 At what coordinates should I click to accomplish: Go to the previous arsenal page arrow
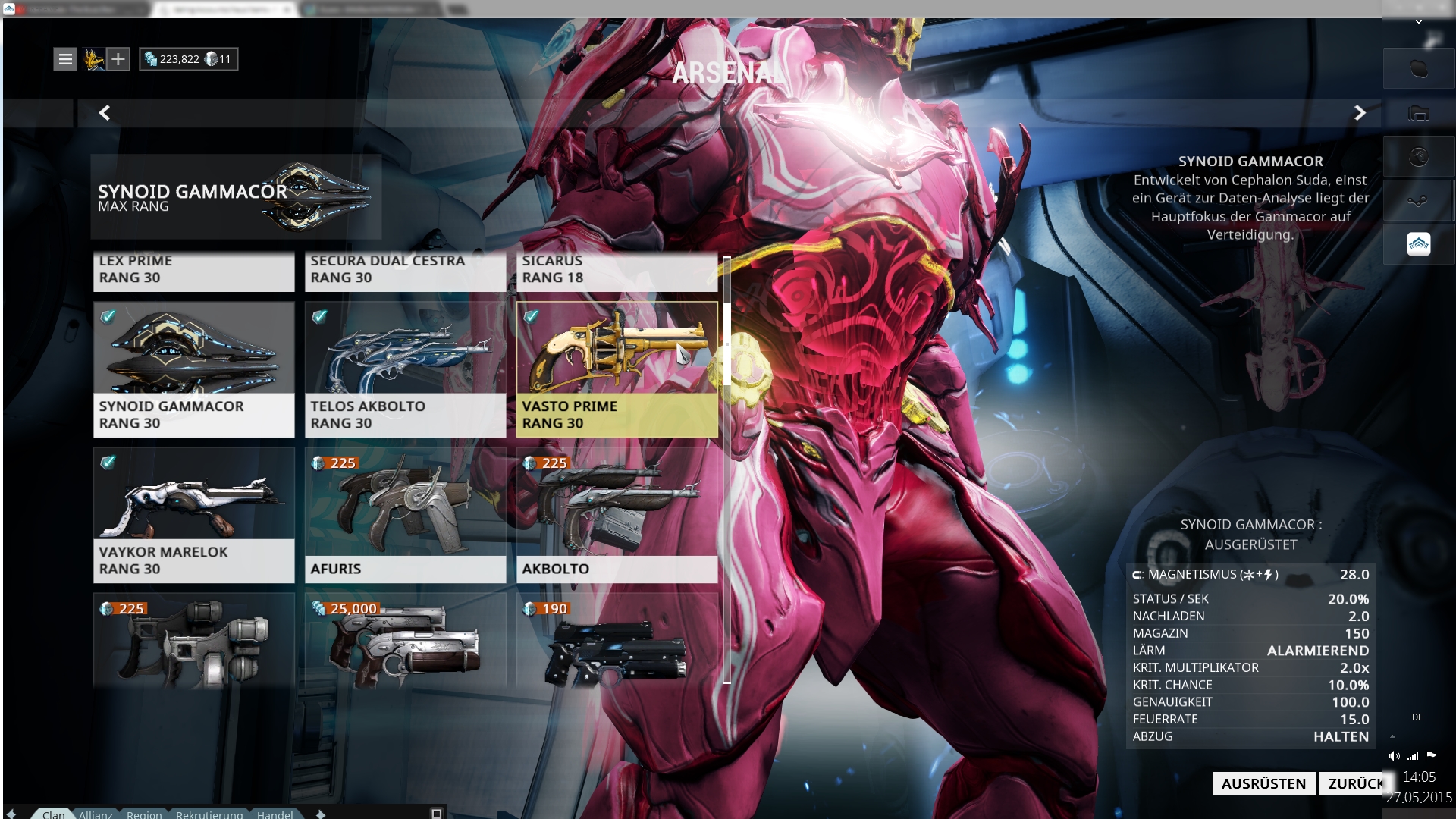pos(105,113)
